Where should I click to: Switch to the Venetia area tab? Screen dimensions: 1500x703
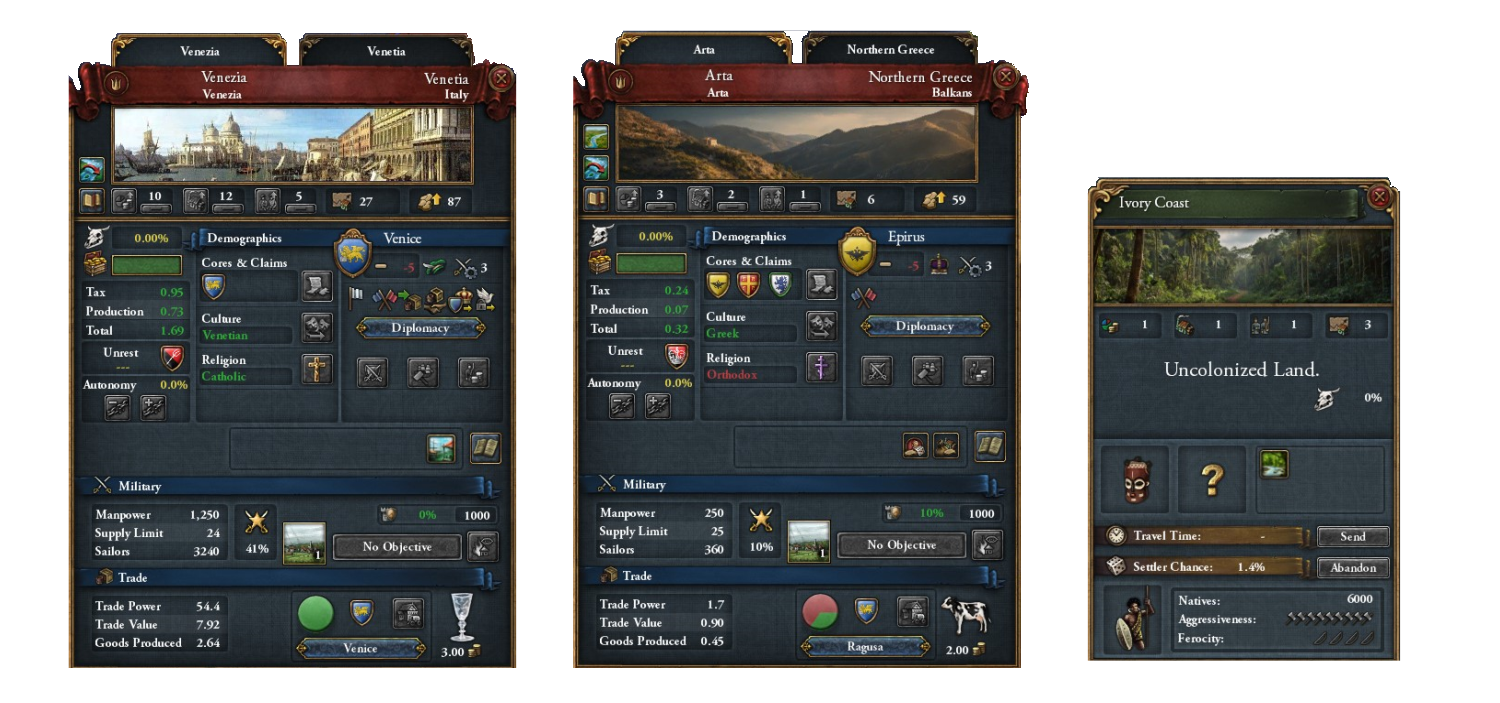[x=386, y=51]
